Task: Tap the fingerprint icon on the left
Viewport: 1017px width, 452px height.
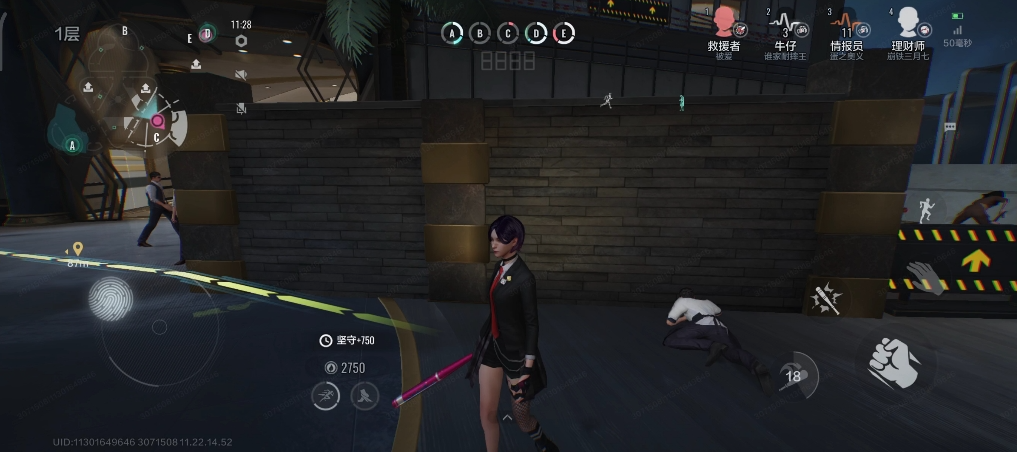Action: tap(109, 298)
